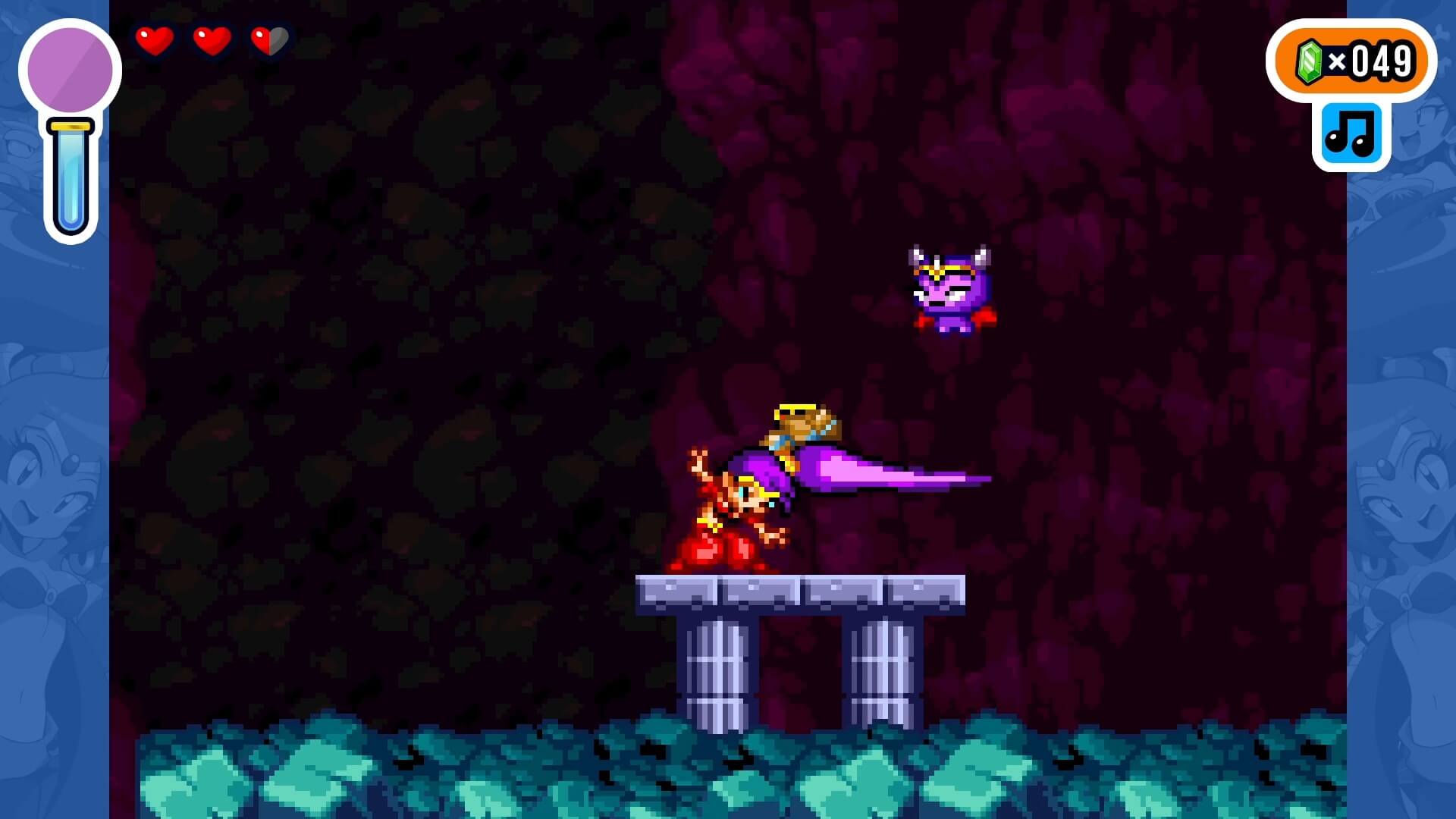1456x819 pixels.
Task: Click the first full red heart
Action: click(154, 42)
